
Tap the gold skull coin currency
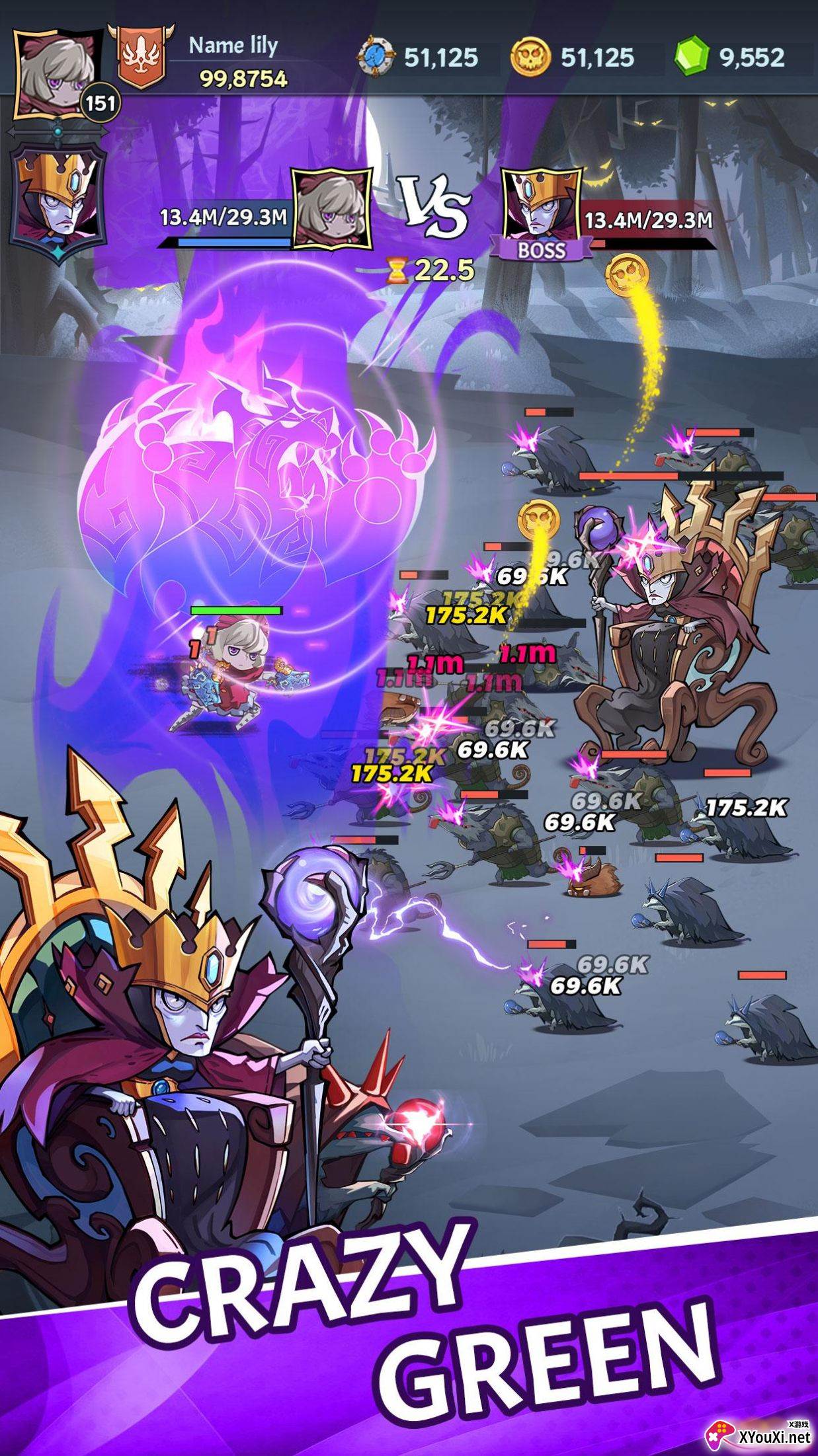(531, 57)
